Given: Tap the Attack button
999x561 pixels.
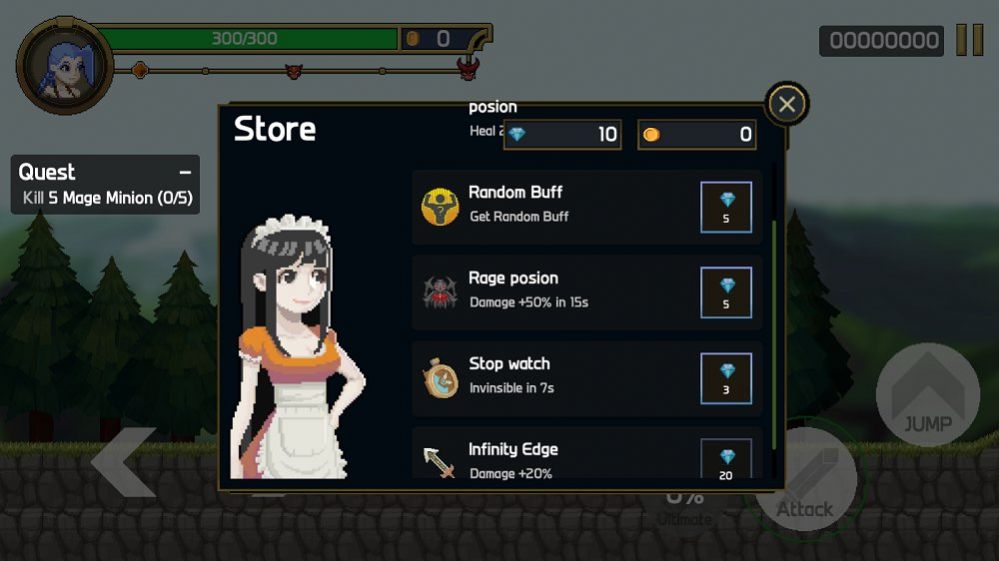Looking at the screenshot, I should pos(805,482).
